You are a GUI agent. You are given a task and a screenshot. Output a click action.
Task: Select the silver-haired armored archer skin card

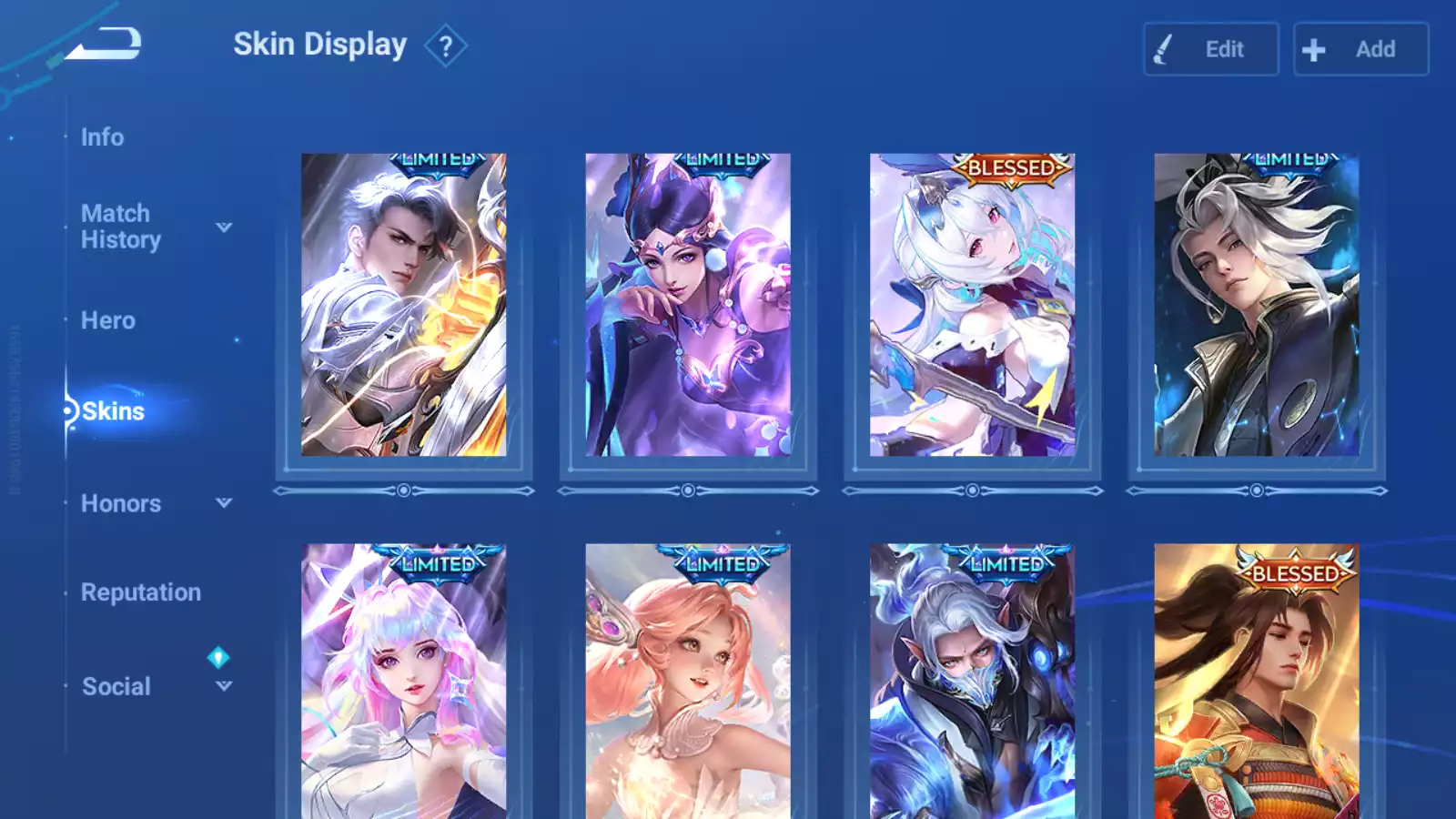403,305
